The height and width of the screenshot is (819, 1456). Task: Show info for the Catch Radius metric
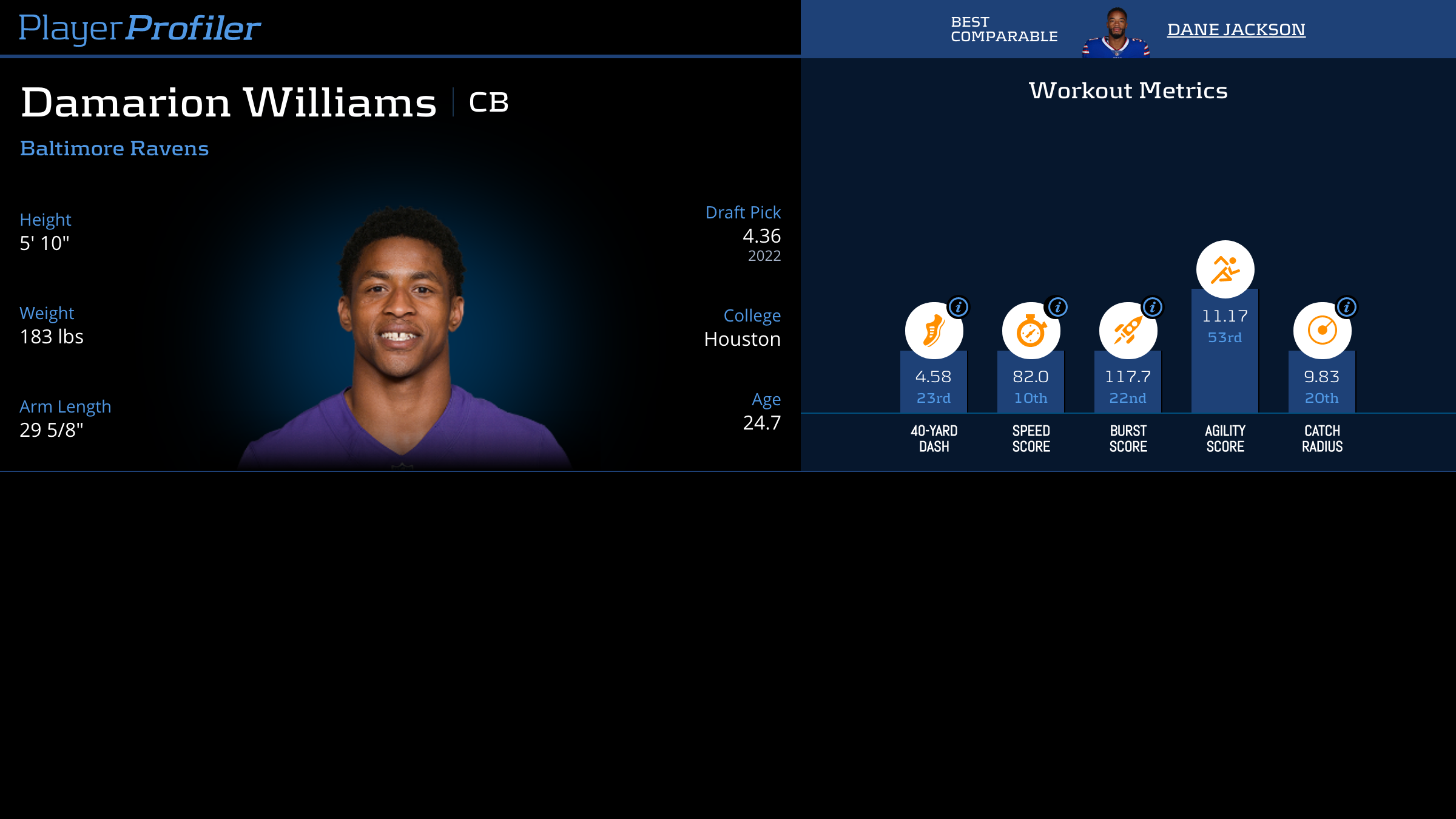point(1347,307)
